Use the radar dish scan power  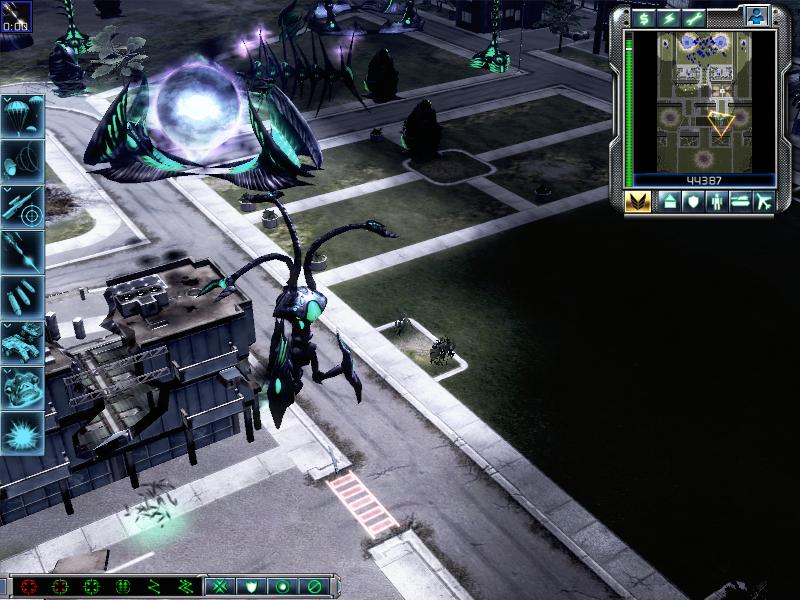pyautogui.click(x=22, y=159)
